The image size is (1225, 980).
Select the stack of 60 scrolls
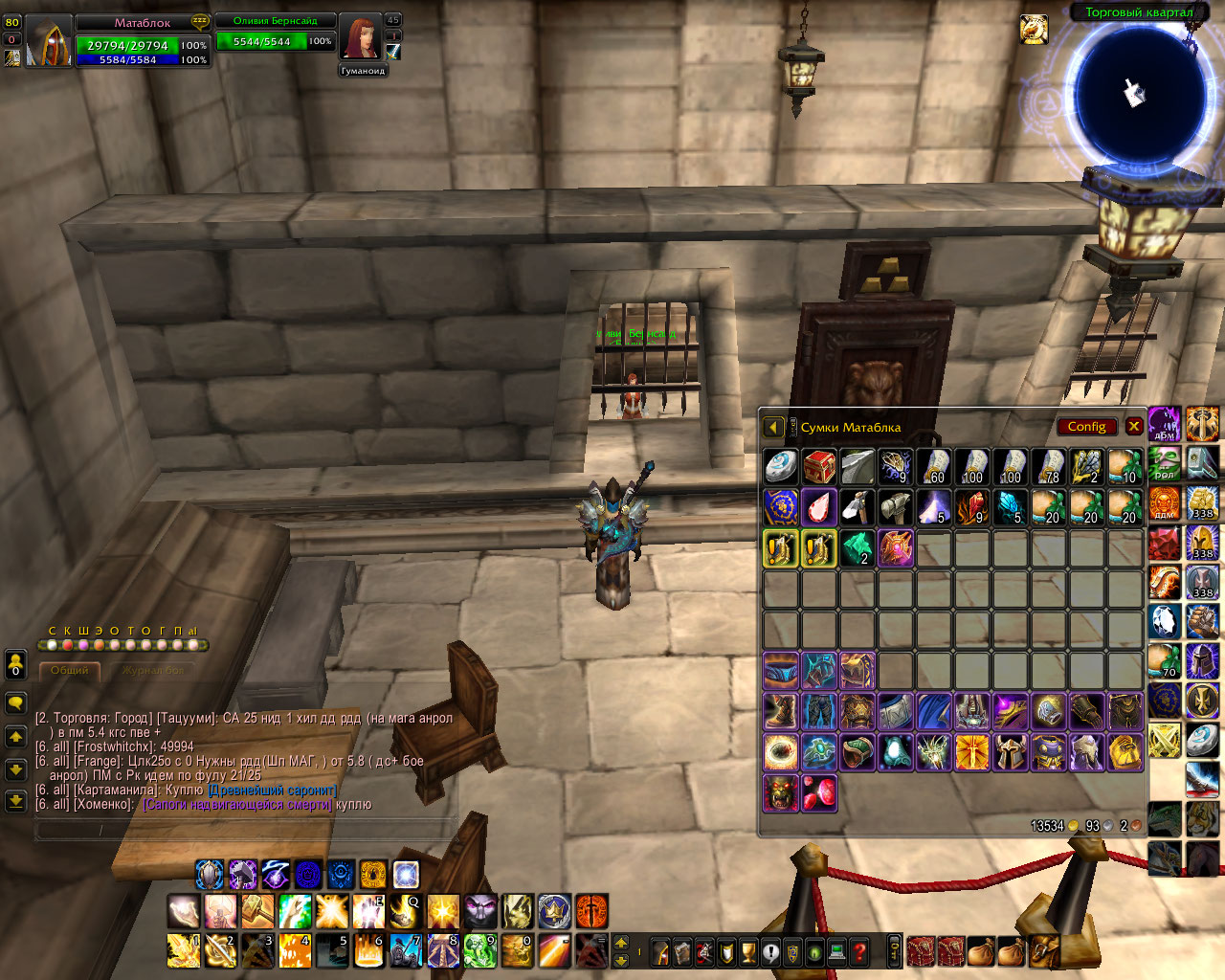point(934,467)
